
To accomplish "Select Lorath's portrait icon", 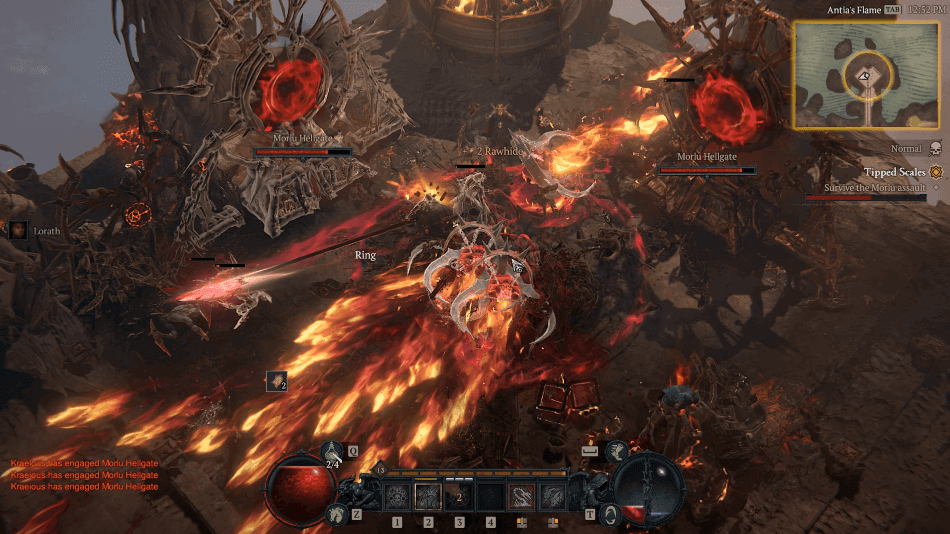I will (18, 230).
